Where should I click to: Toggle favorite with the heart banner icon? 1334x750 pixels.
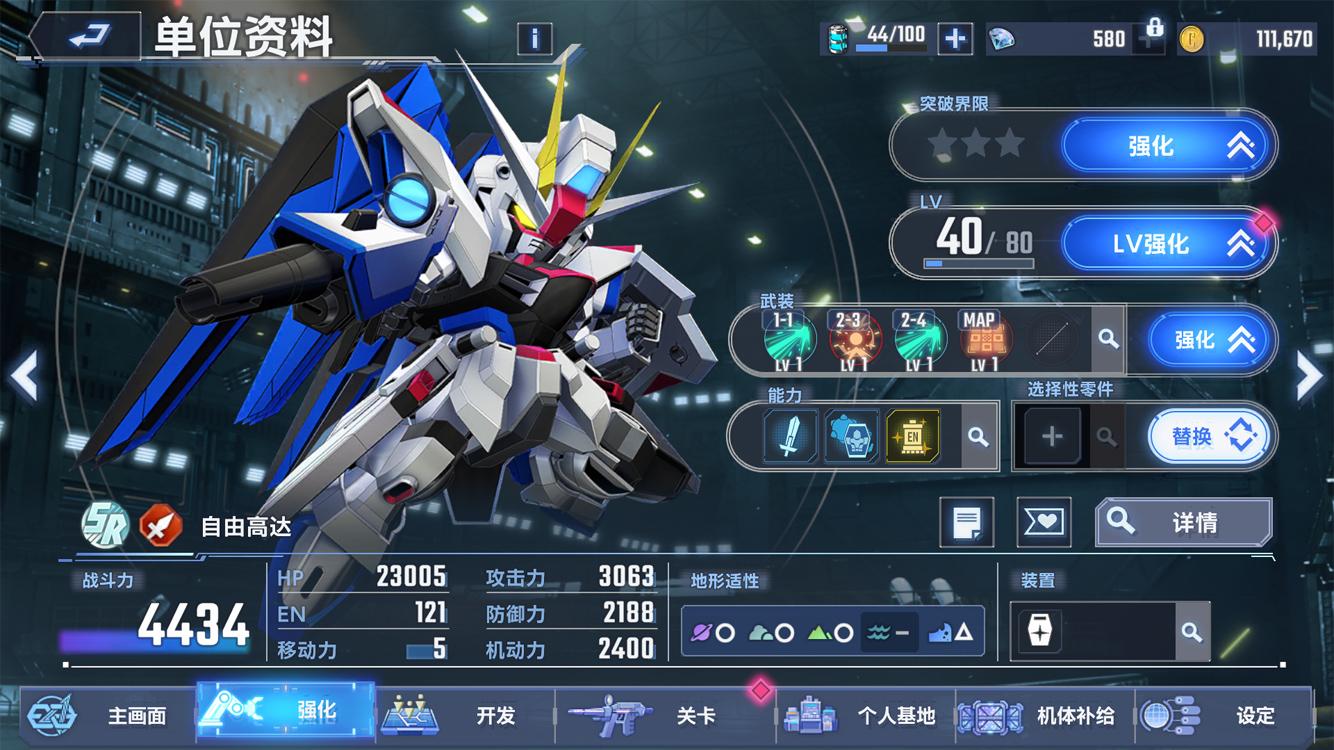1043,522
